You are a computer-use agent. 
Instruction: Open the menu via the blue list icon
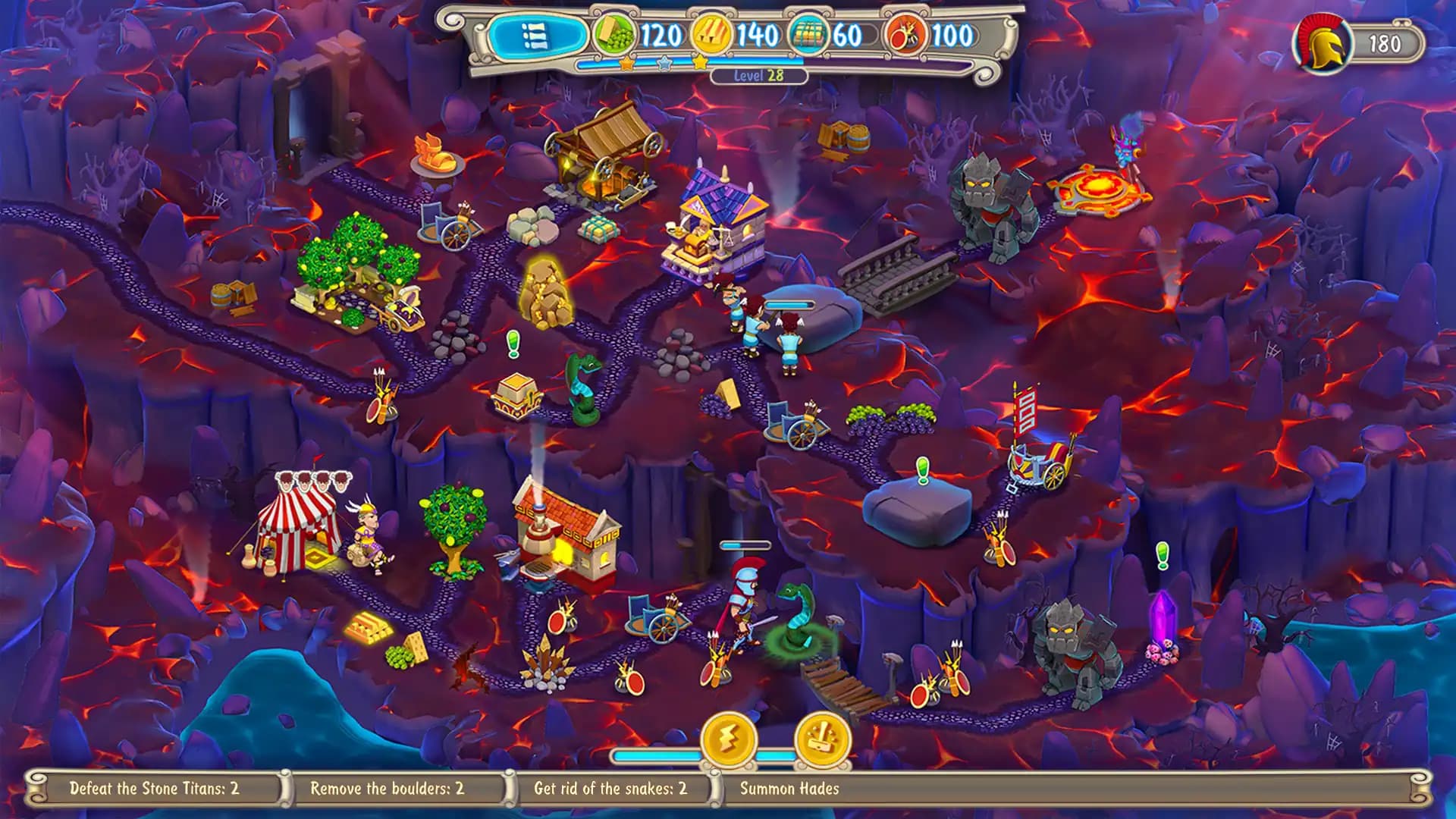pos(535,34)
